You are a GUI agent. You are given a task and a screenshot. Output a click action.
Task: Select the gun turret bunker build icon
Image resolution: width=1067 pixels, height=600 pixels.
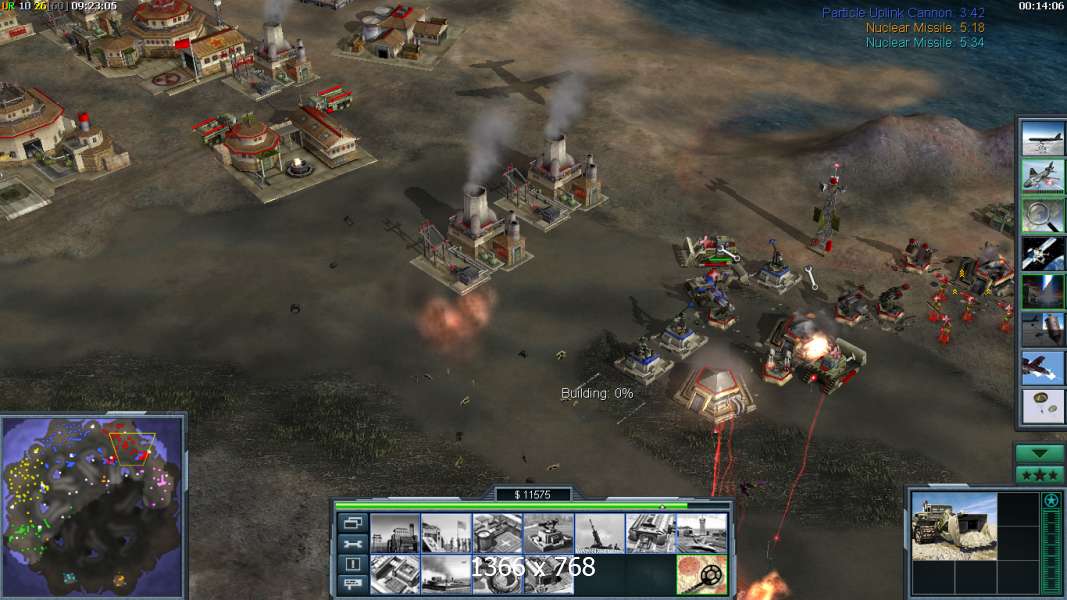[548, 533]
